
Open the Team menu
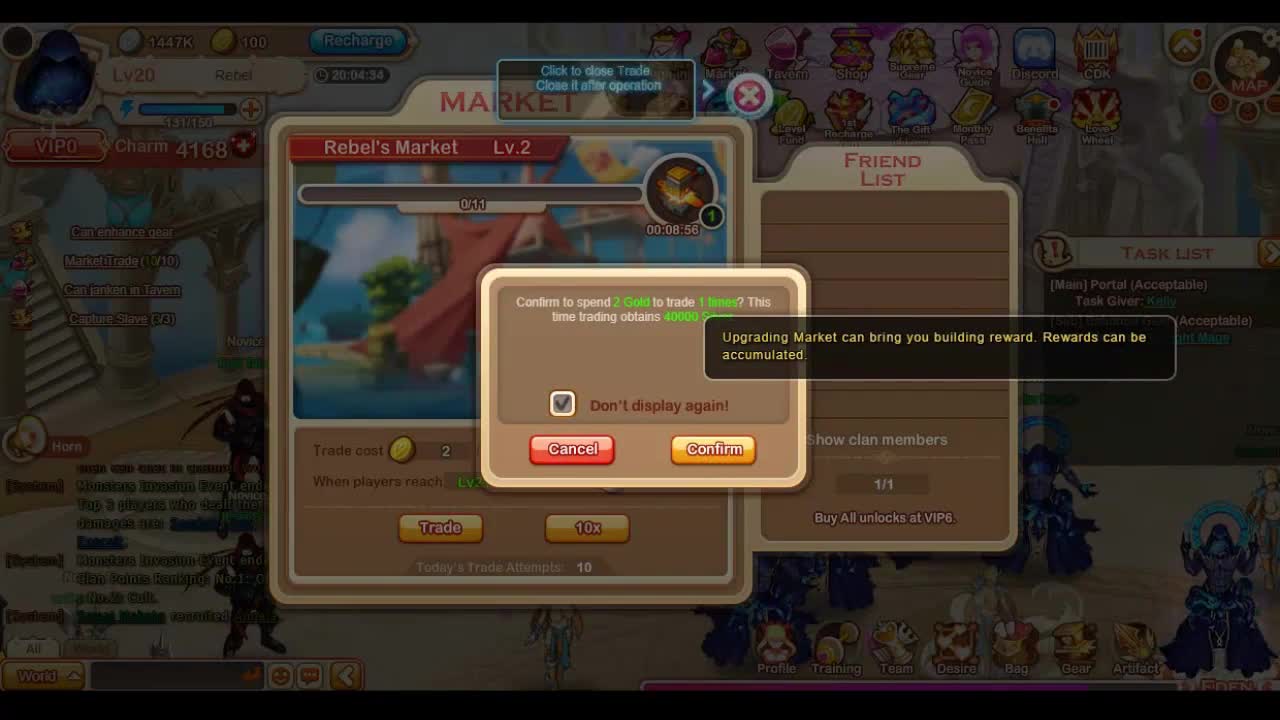point(895,648)
